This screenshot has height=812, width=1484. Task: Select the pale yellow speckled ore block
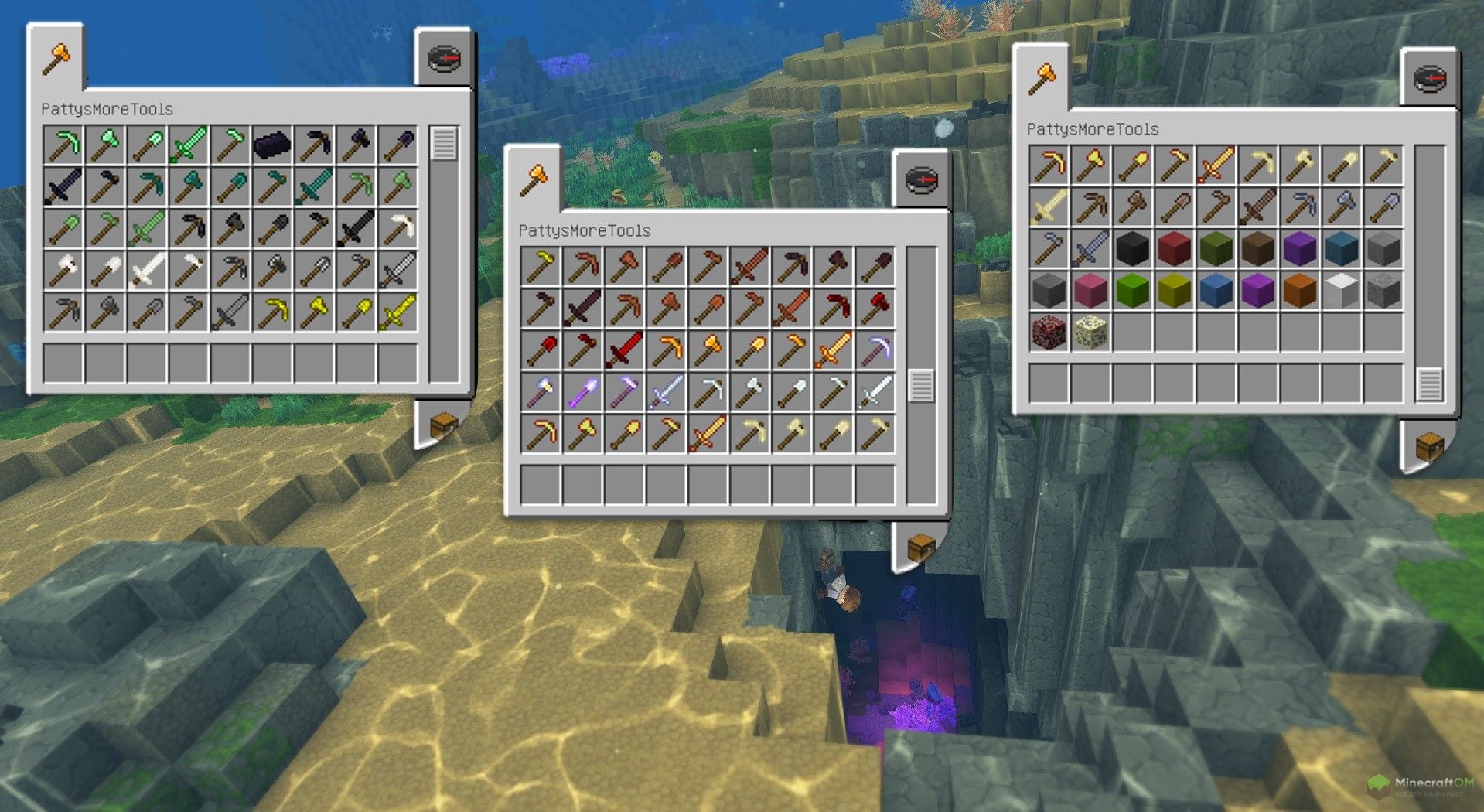[1090, 333]
